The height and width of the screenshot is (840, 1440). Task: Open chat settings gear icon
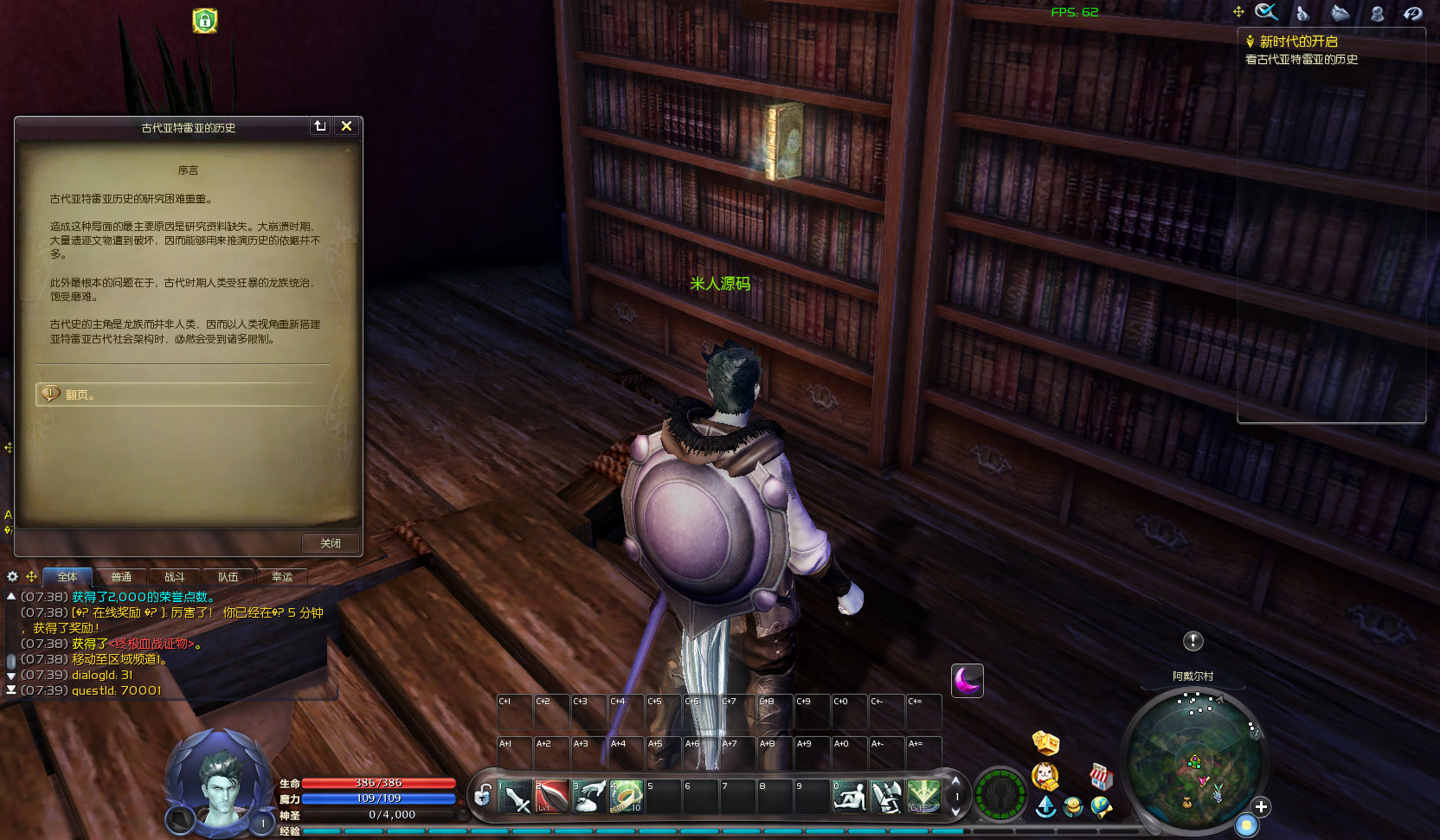click(x=12, y=576)
